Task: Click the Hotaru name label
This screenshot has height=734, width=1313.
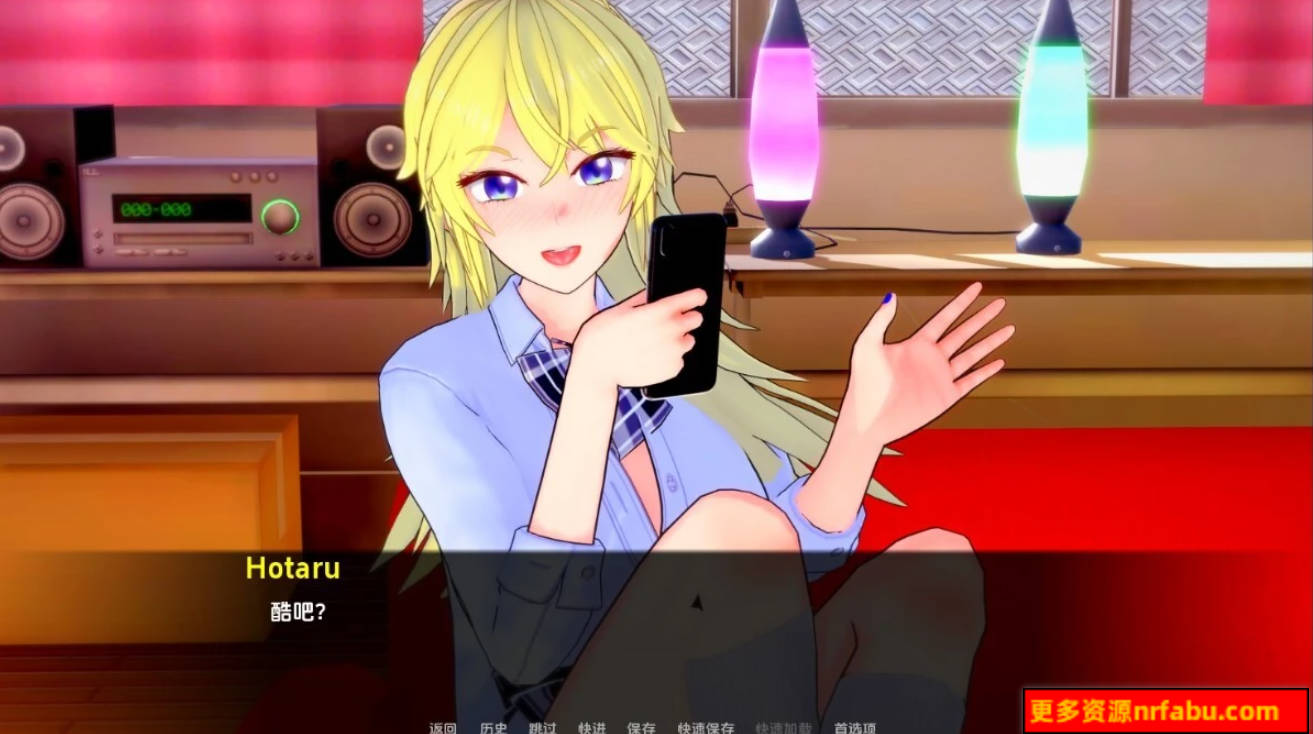Action: [292, 568]
